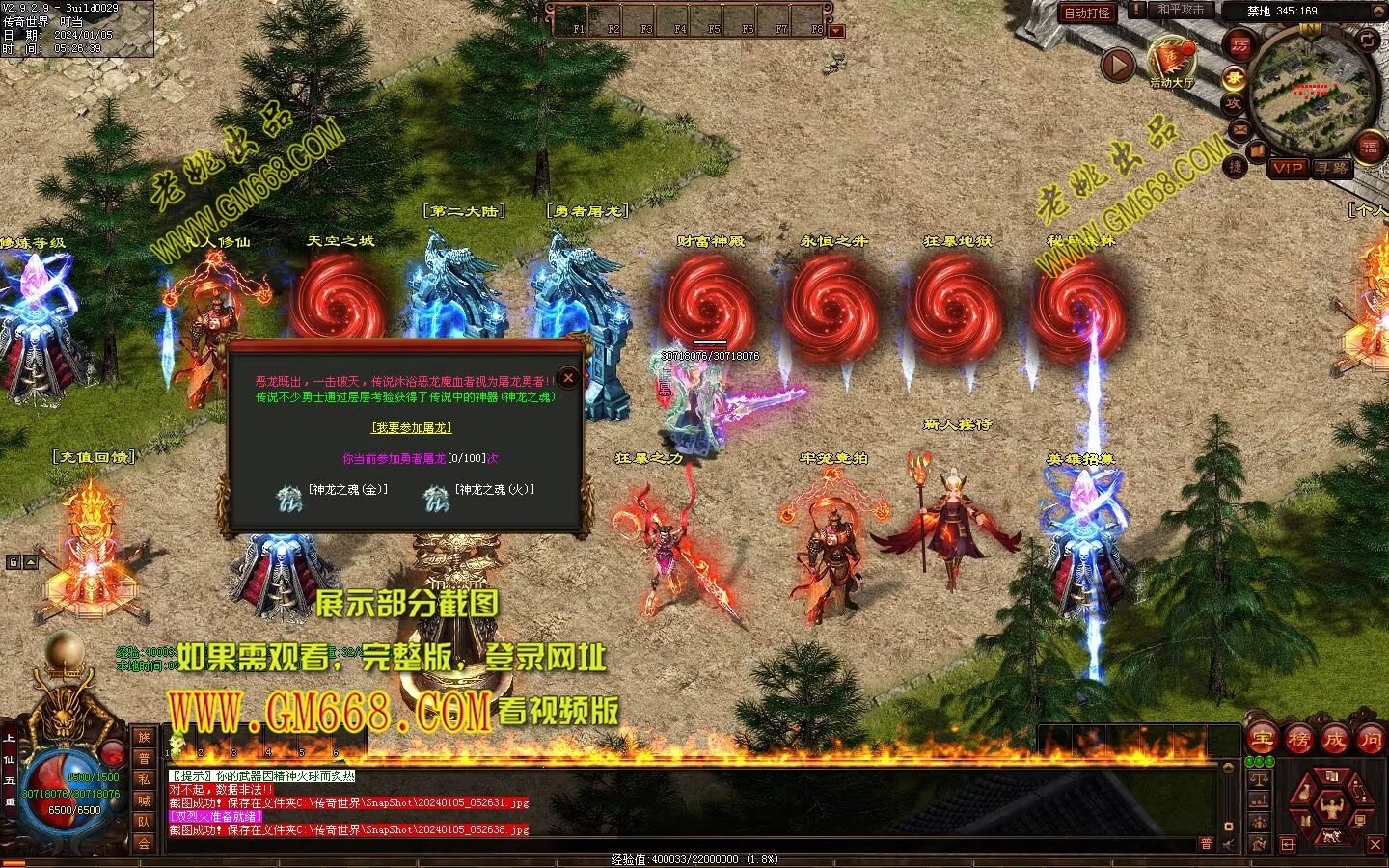Open the mail envelope icon

click(1238, 128)
